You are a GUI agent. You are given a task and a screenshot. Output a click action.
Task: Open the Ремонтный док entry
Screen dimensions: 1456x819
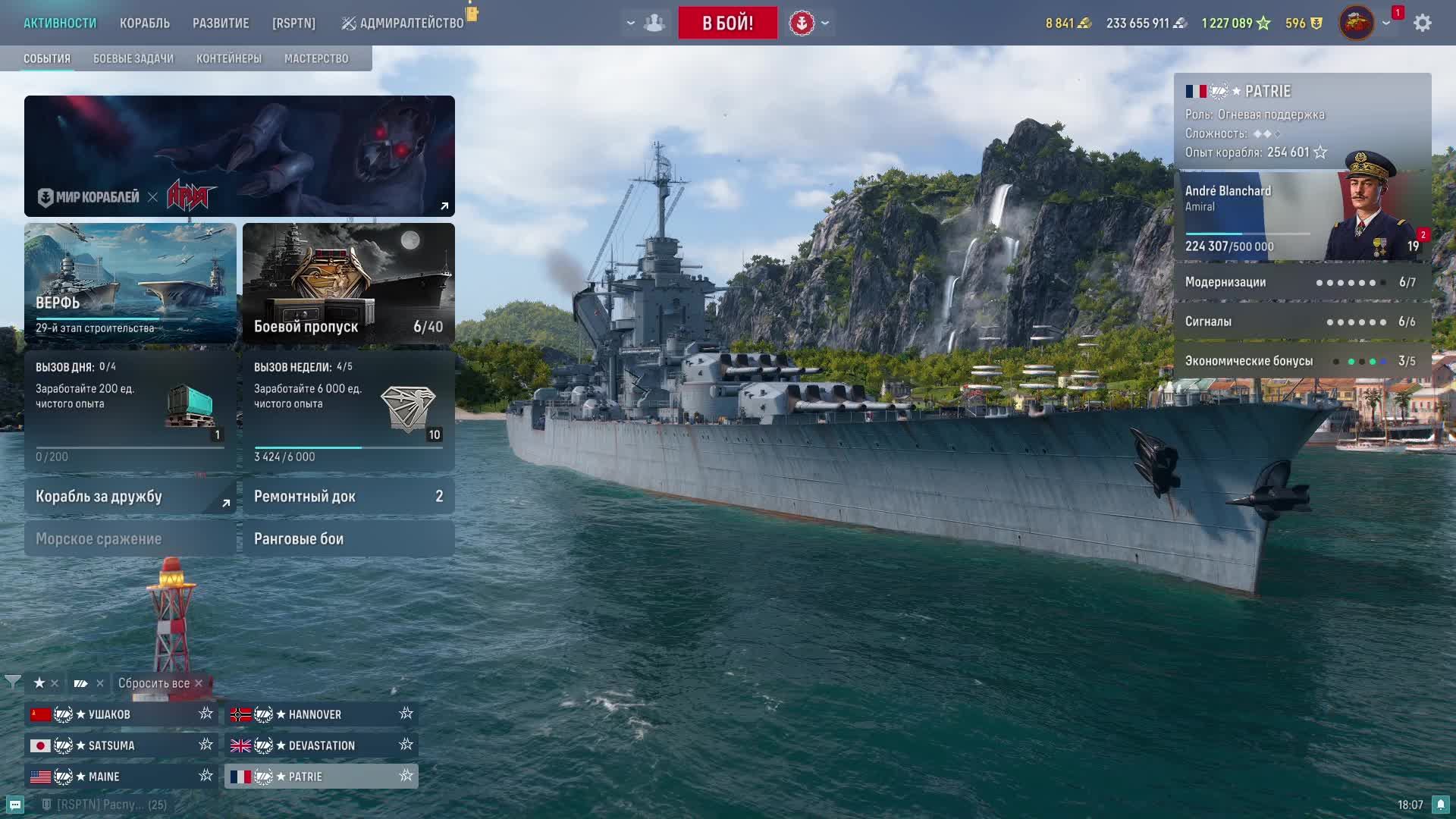349,496
